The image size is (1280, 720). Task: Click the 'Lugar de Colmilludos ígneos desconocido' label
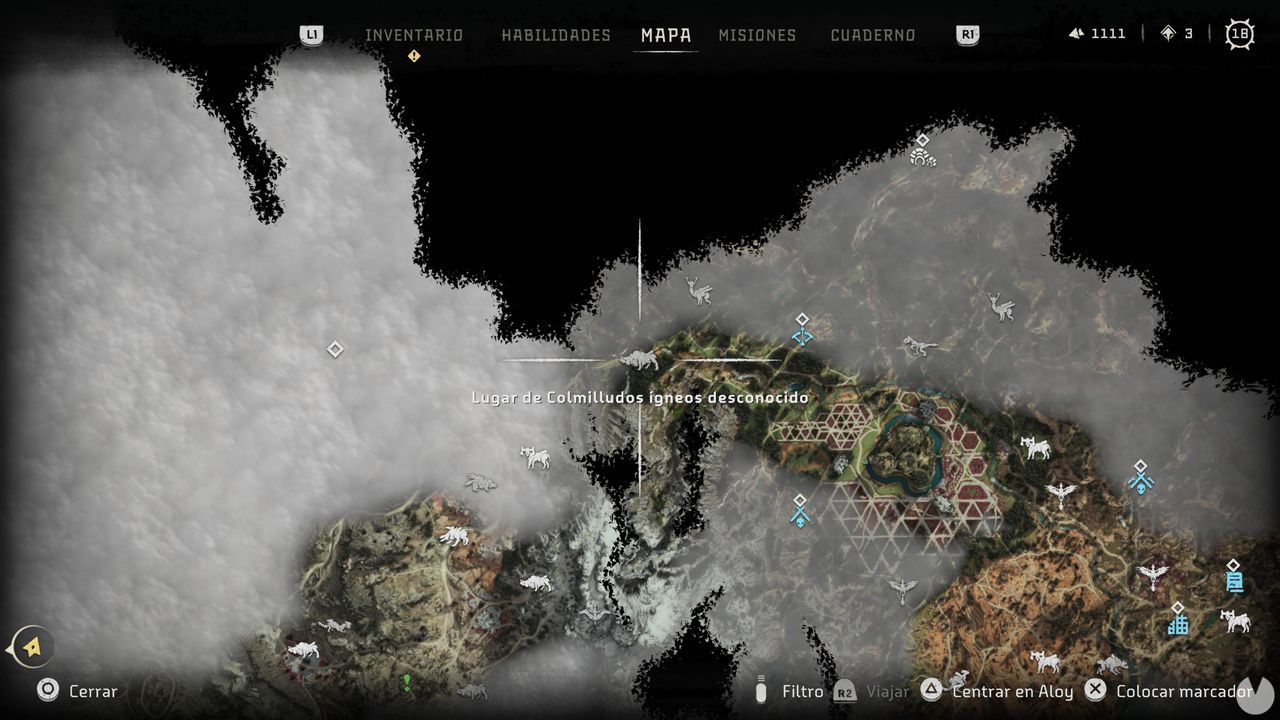point(639,397)
